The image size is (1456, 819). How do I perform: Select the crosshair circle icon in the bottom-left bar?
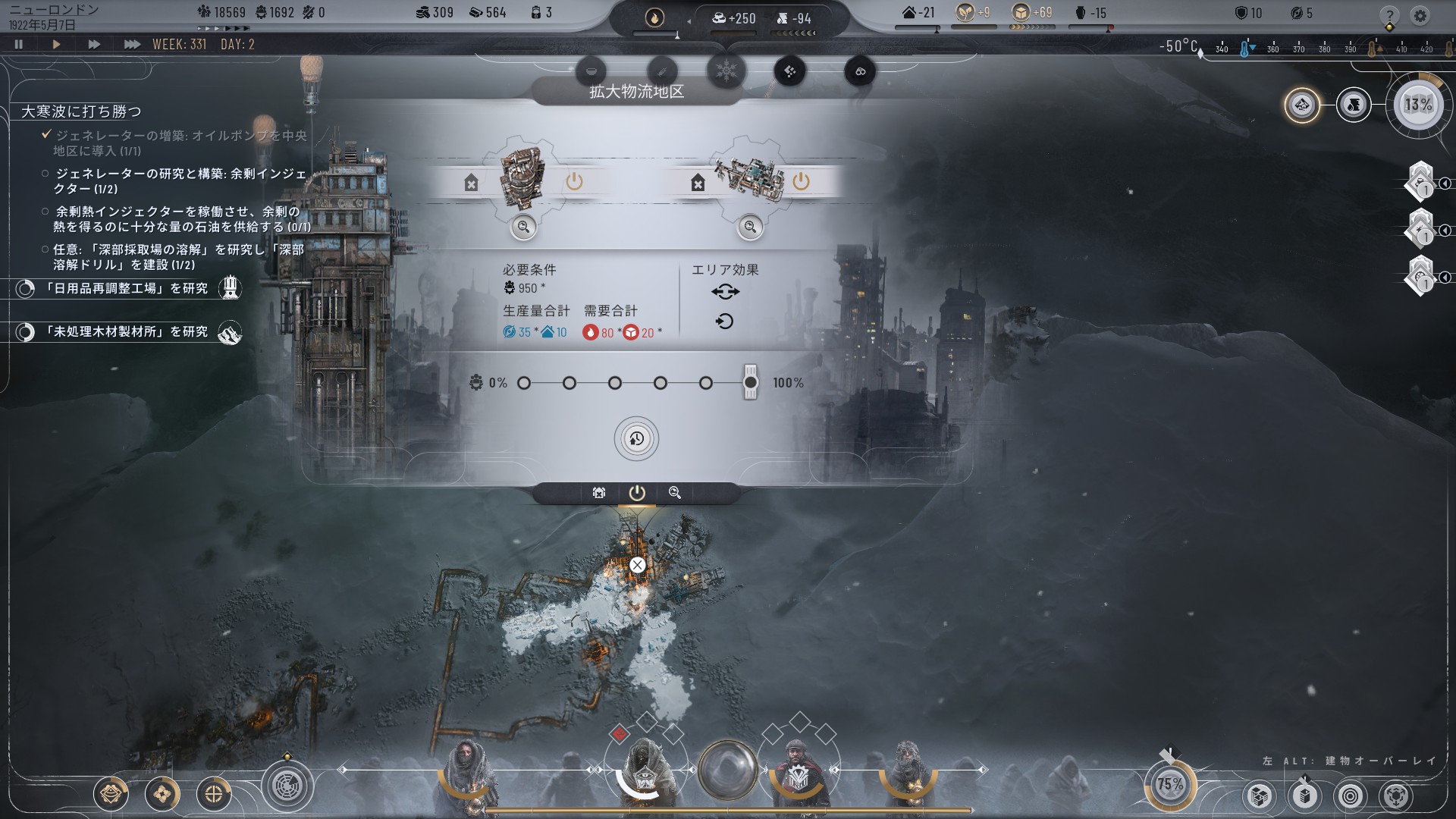click(x=214, y=794)
